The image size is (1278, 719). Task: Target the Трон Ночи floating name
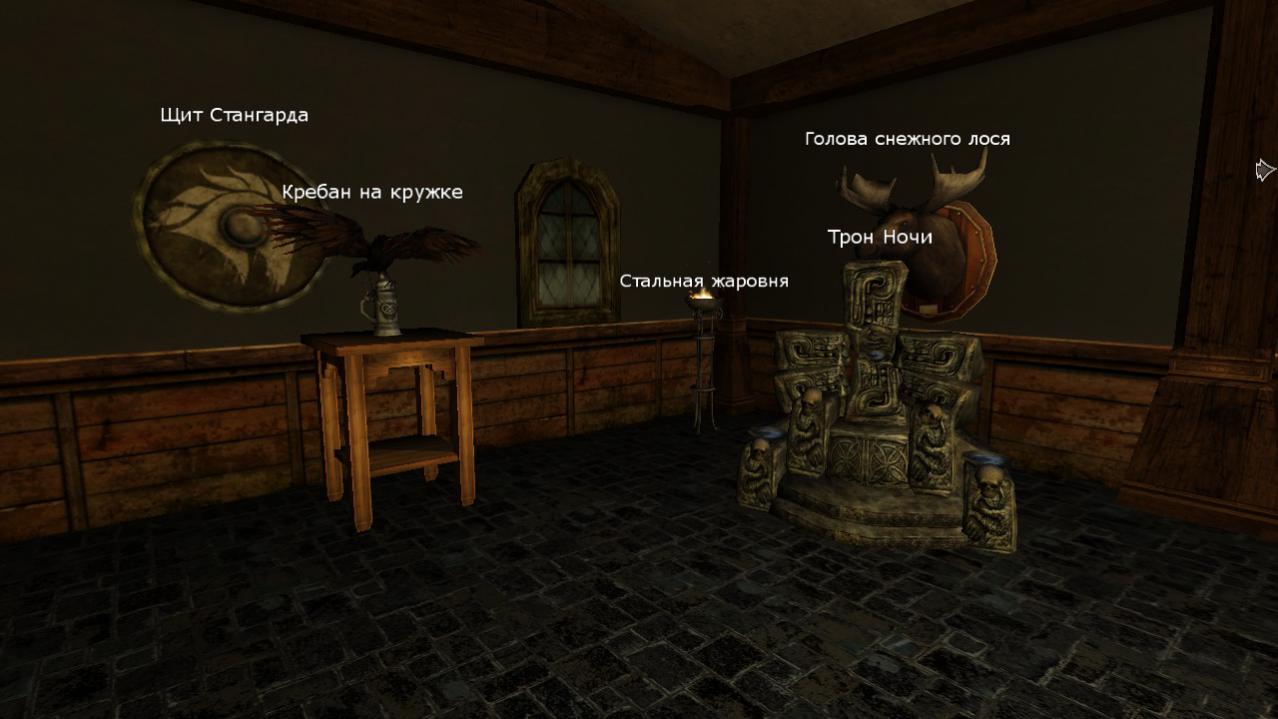click(880, 237)
